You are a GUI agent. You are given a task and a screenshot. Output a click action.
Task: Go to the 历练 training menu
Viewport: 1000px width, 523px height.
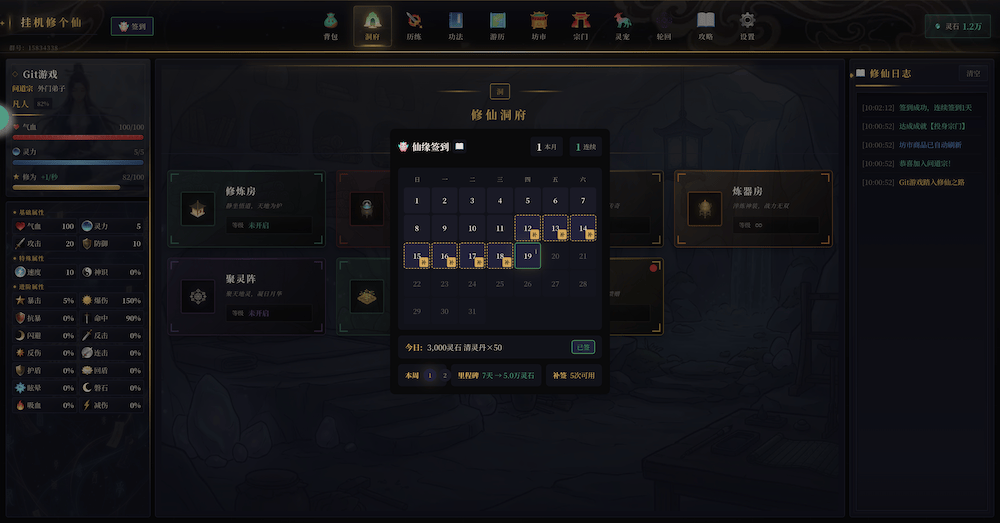[x=414, y=25]
